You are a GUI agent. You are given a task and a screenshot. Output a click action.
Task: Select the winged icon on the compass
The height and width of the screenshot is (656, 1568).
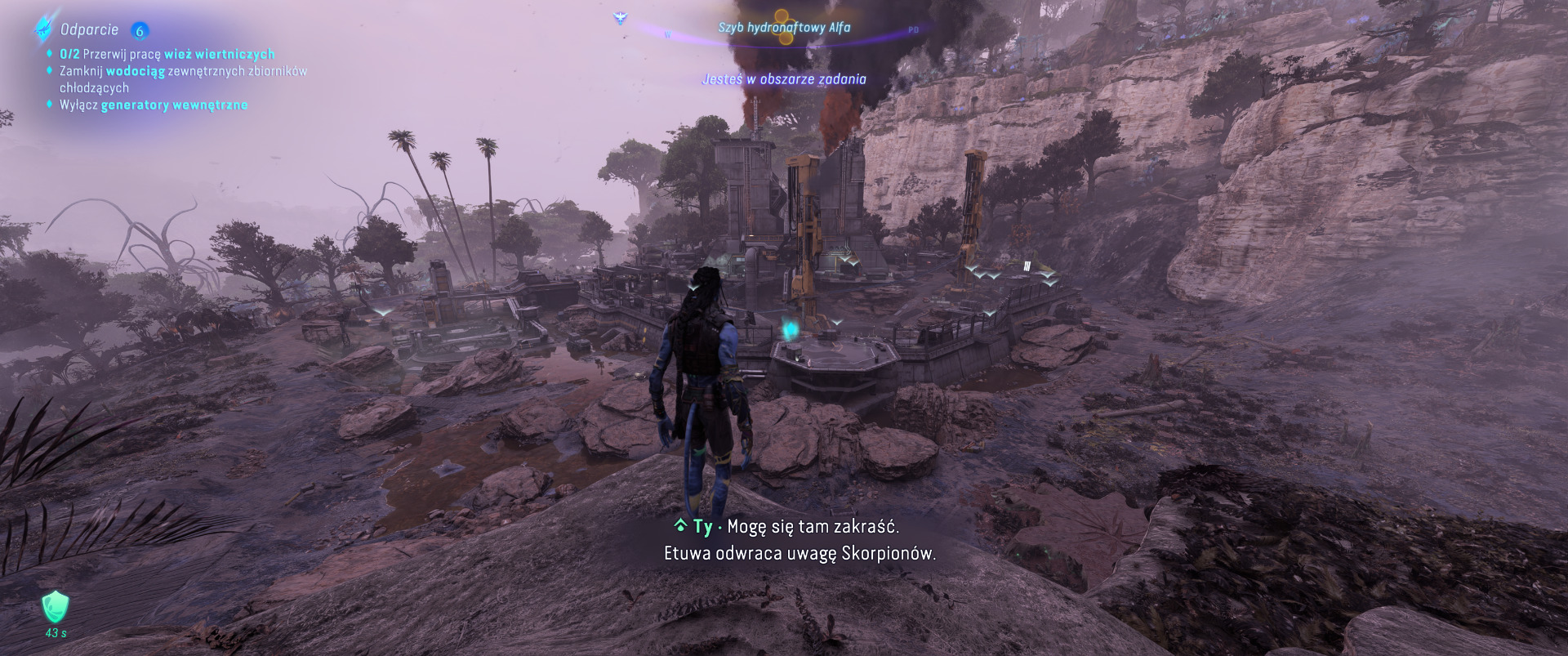tap(620, 17)
